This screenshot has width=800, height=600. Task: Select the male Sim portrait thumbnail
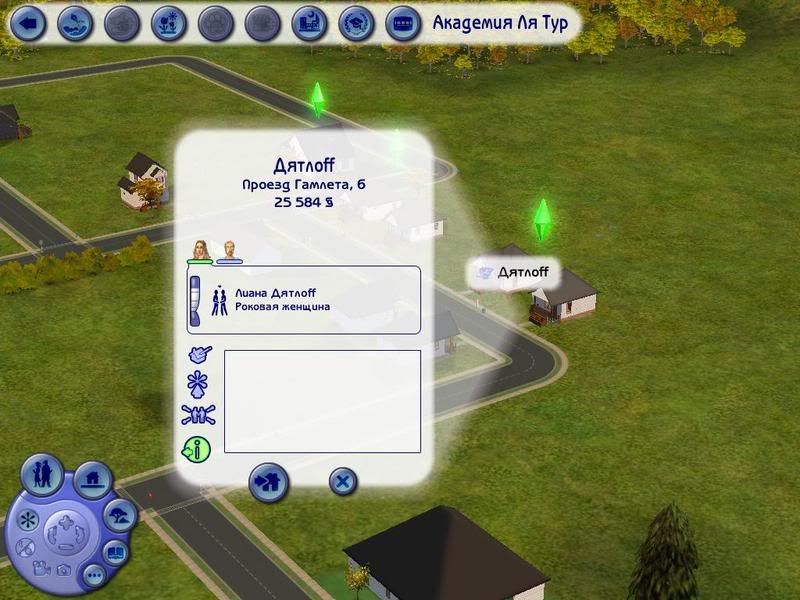[230, 250]
